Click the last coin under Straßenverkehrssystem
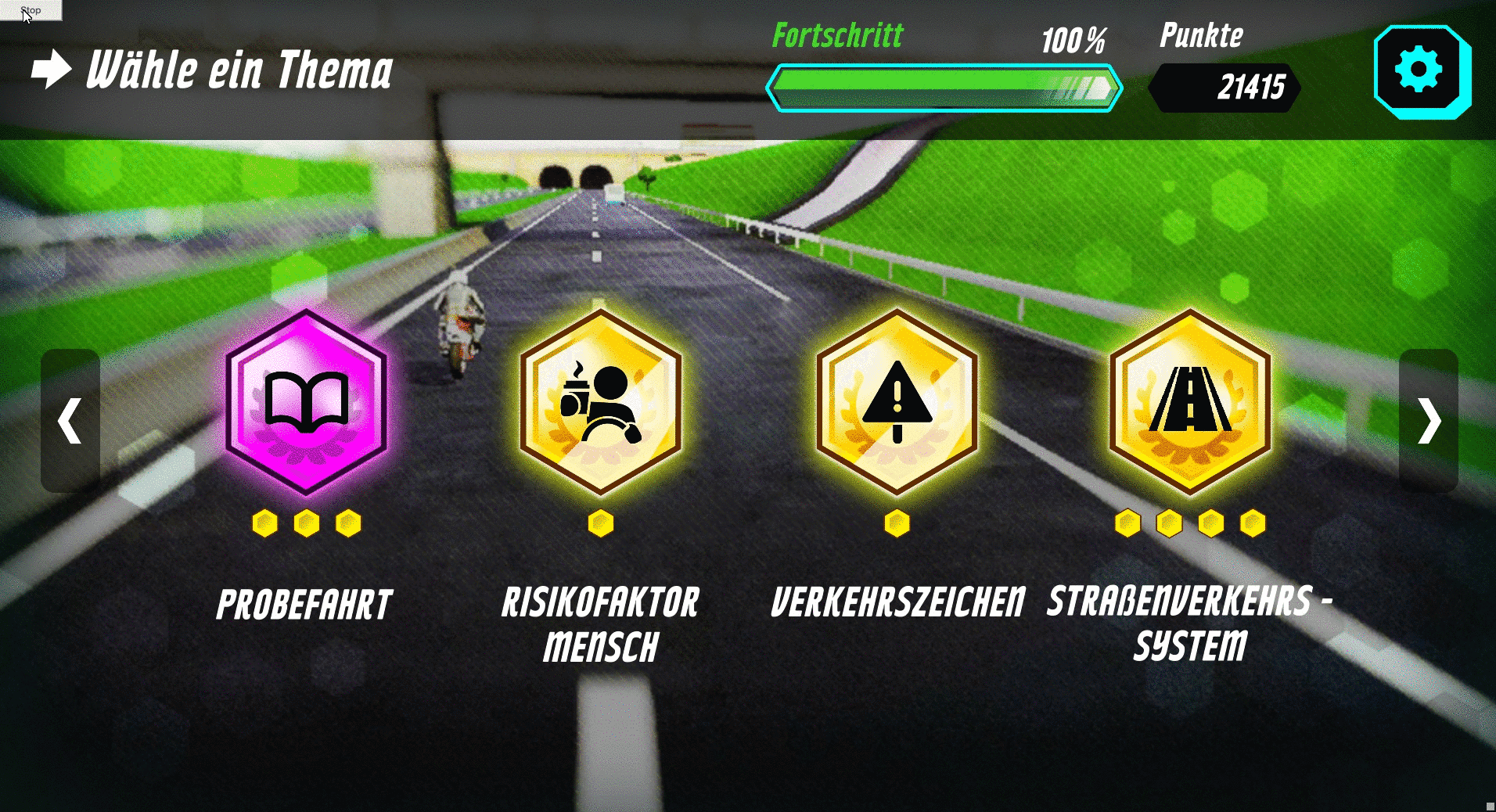This screenshot has height=812, width=1496. pyautogui.click(x=1253, y=524)
